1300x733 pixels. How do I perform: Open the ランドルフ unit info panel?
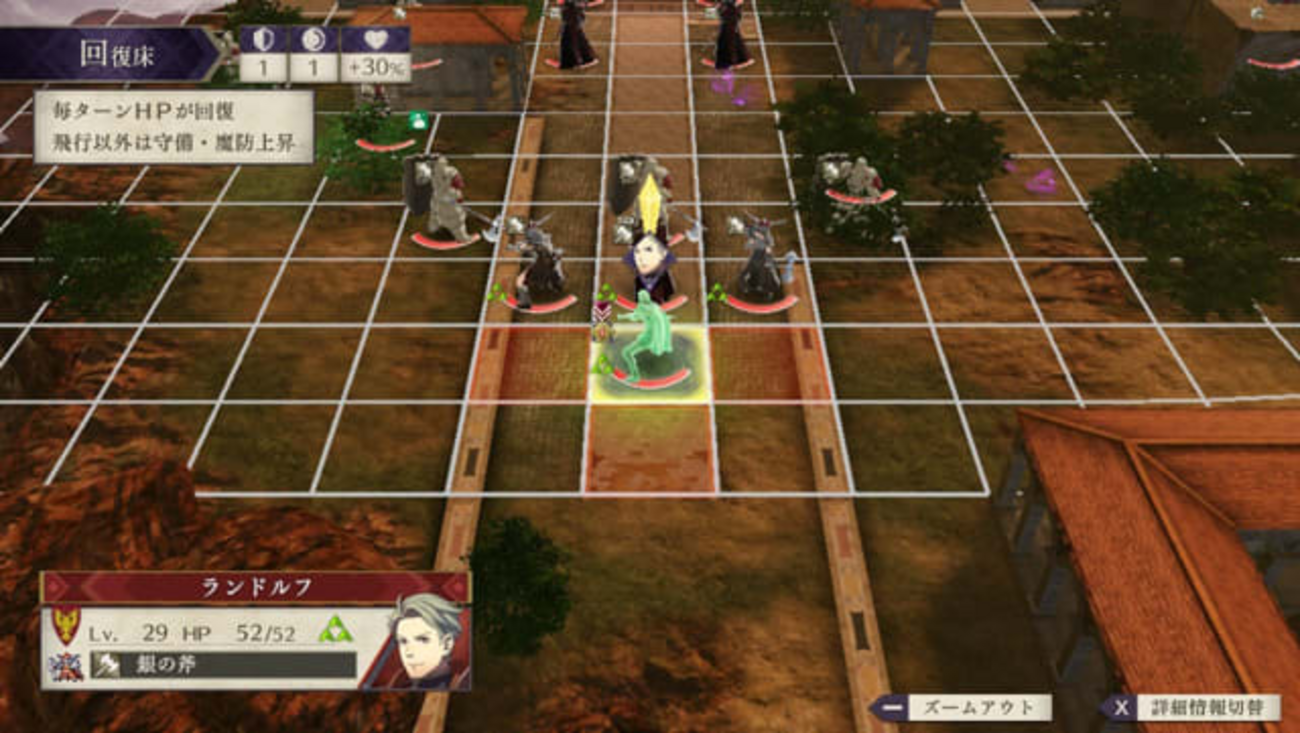[x=254, y=588]
